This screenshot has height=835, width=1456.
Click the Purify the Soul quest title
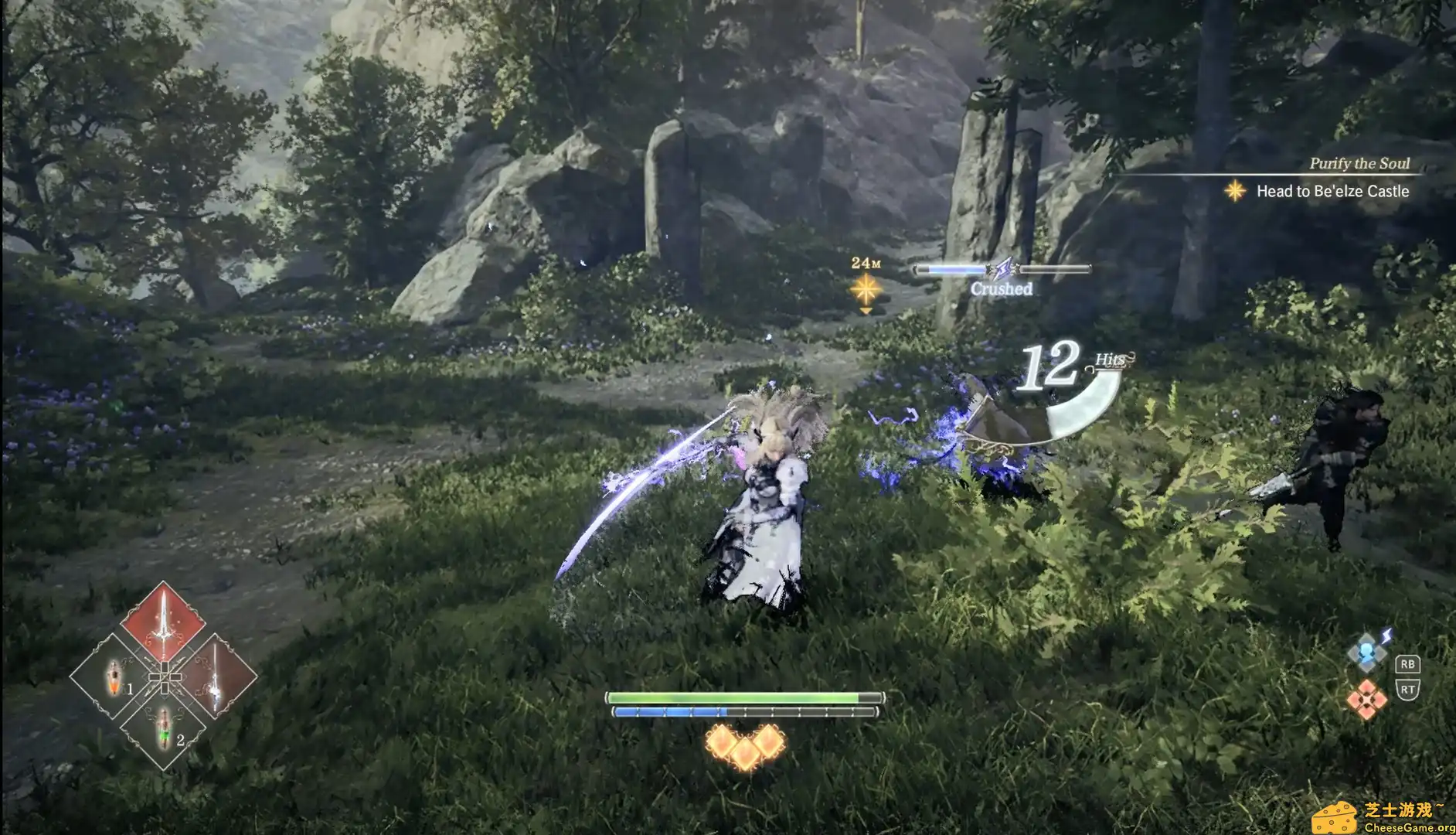(x=1358, y=163)
